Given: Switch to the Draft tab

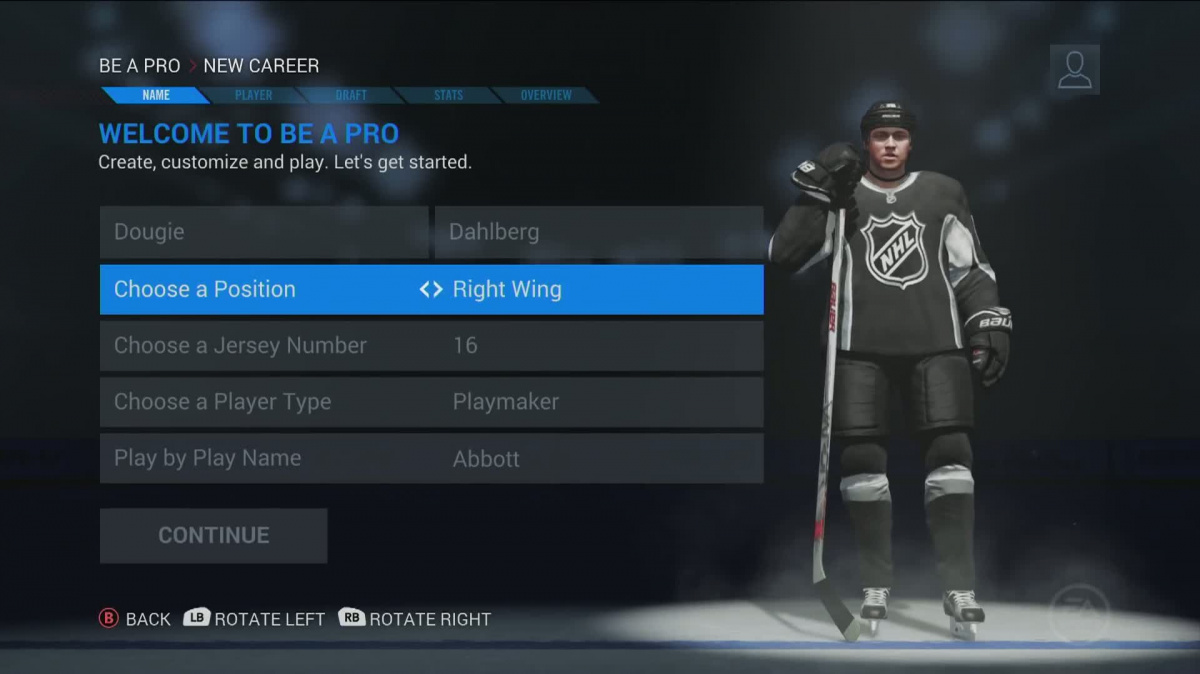Looking at the screenshot, I should (351, 95).
